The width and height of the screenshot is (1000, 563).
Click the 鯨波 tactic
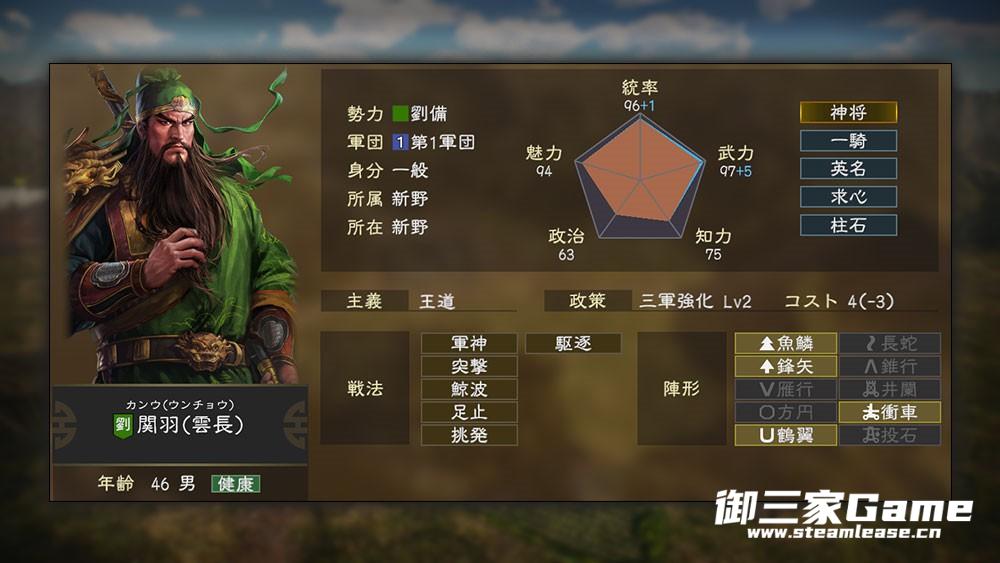click(x=469, y=390)
